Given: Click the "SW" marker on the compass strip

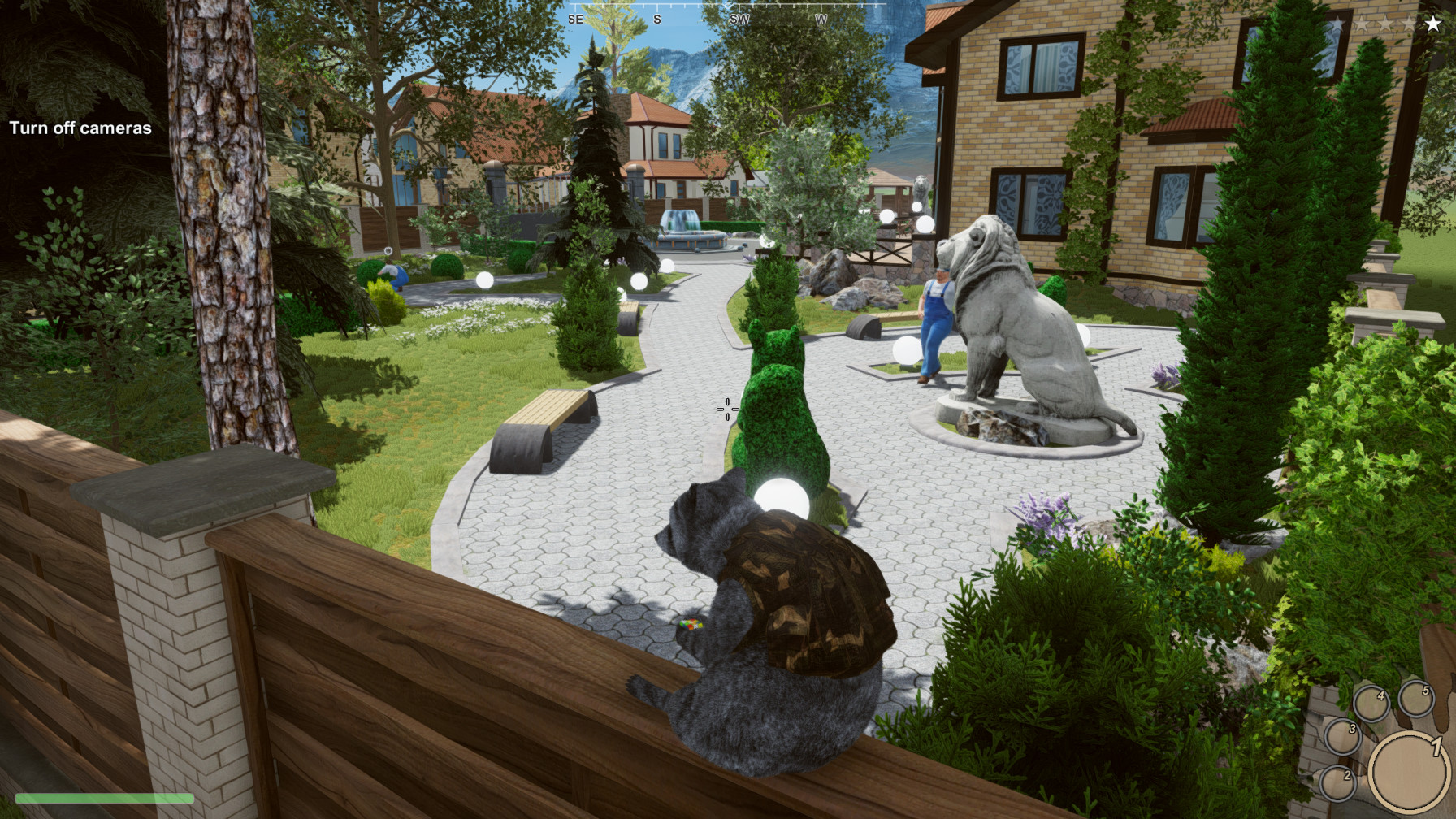Looking at the screenshot, I should click(739, 19).
